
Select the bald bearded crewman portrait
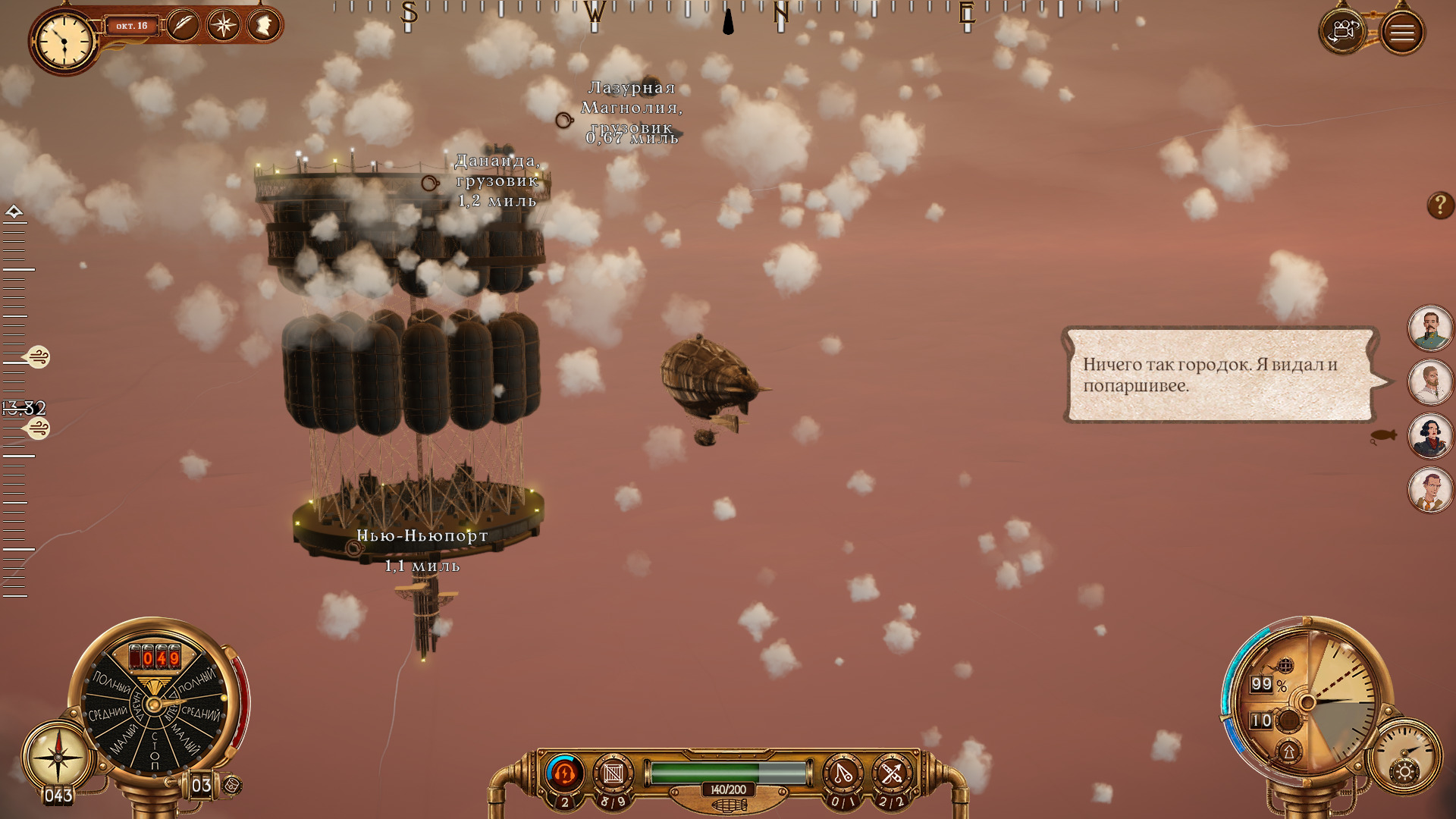click(x=1430, y=381)
